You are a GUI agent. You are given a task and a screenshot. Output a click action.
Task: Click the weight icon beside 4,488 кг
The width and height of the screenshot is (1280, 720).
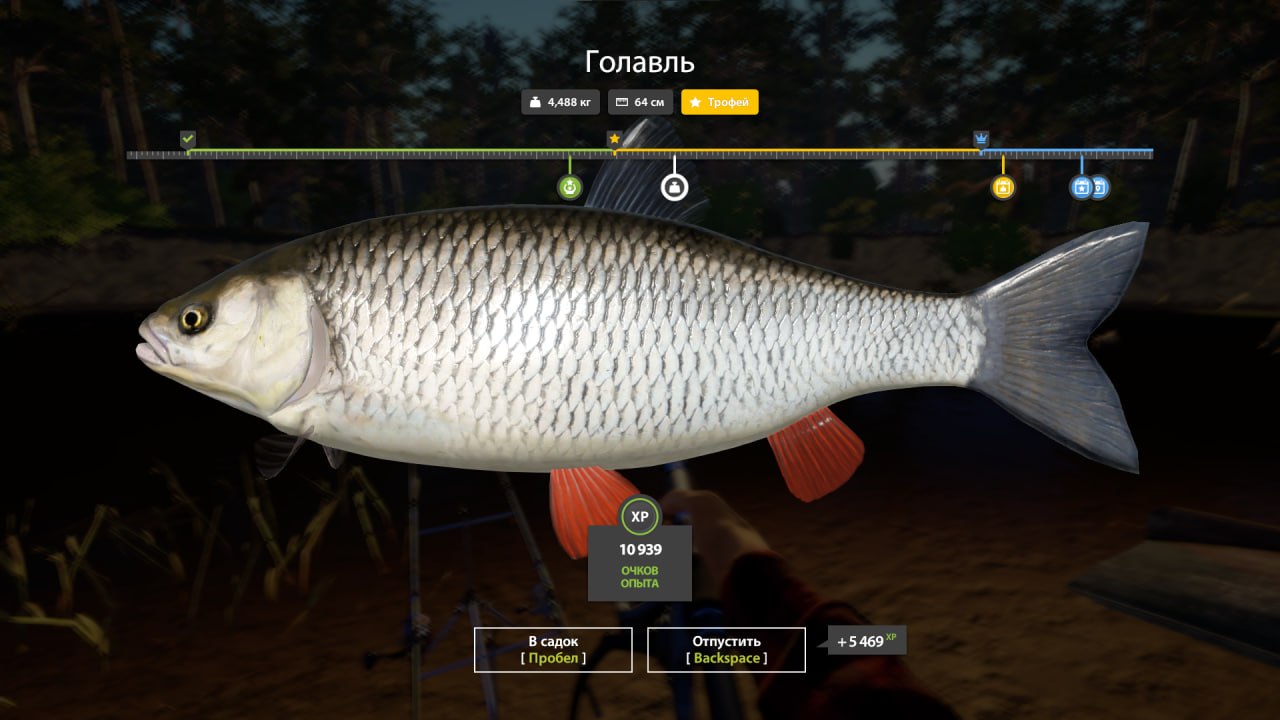(x=535, y=101)
